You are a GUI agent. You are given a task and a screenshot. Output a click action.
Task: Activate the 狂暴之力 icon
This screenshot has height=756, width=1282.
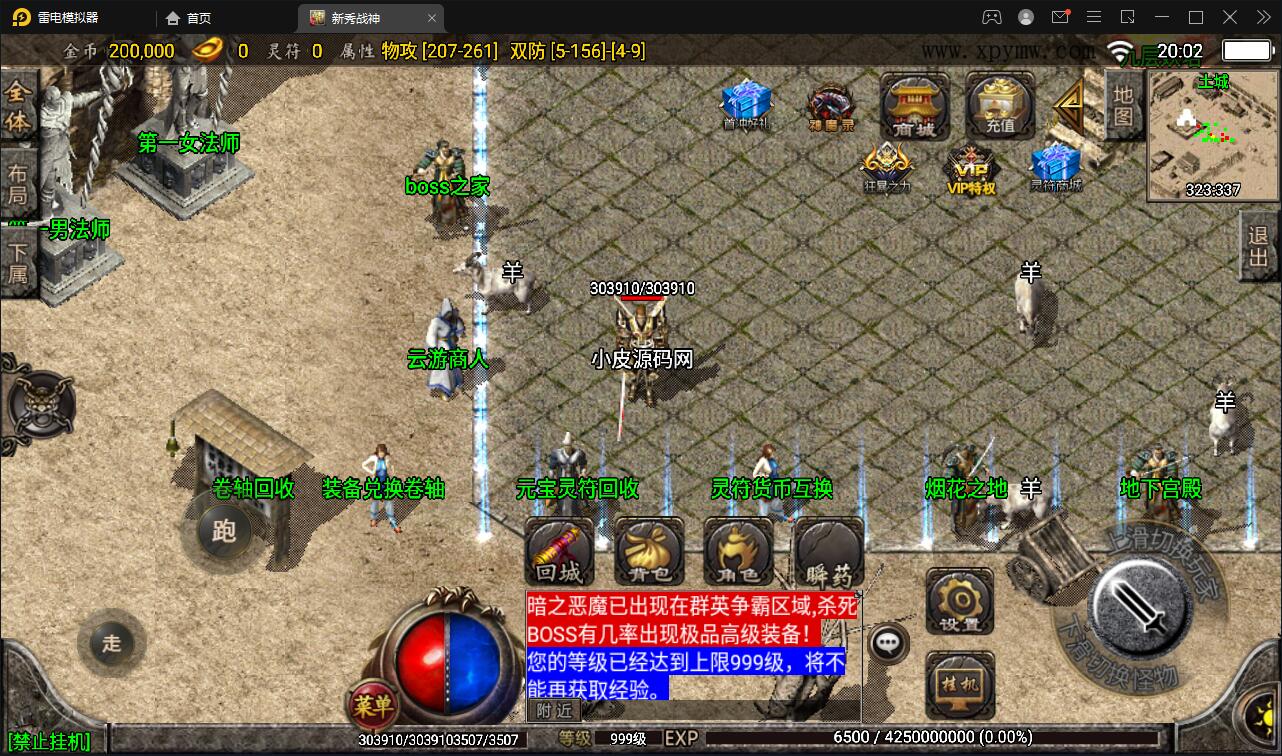click(886, 166)
